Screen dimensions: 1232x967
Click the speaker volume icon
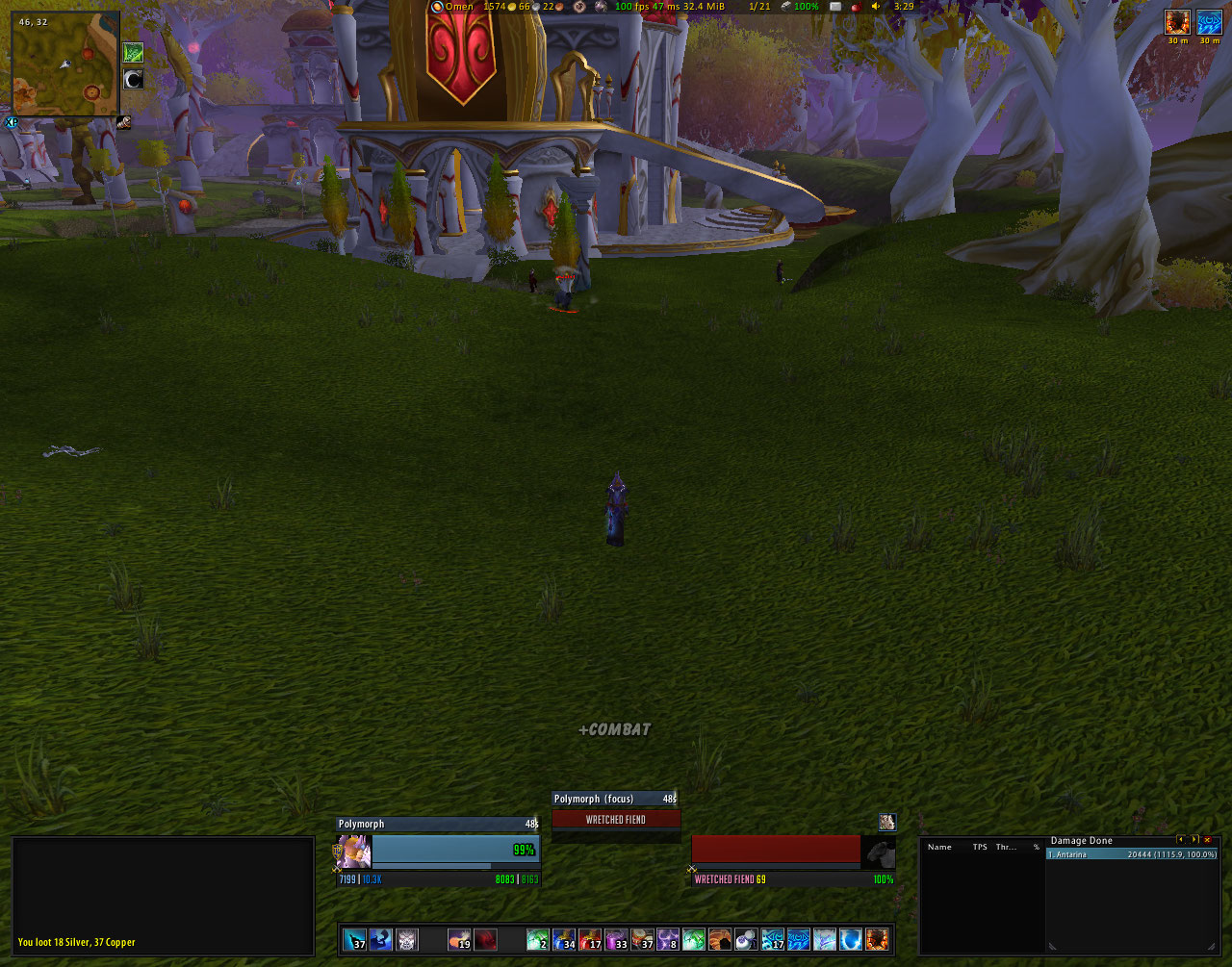pos(875,6)
